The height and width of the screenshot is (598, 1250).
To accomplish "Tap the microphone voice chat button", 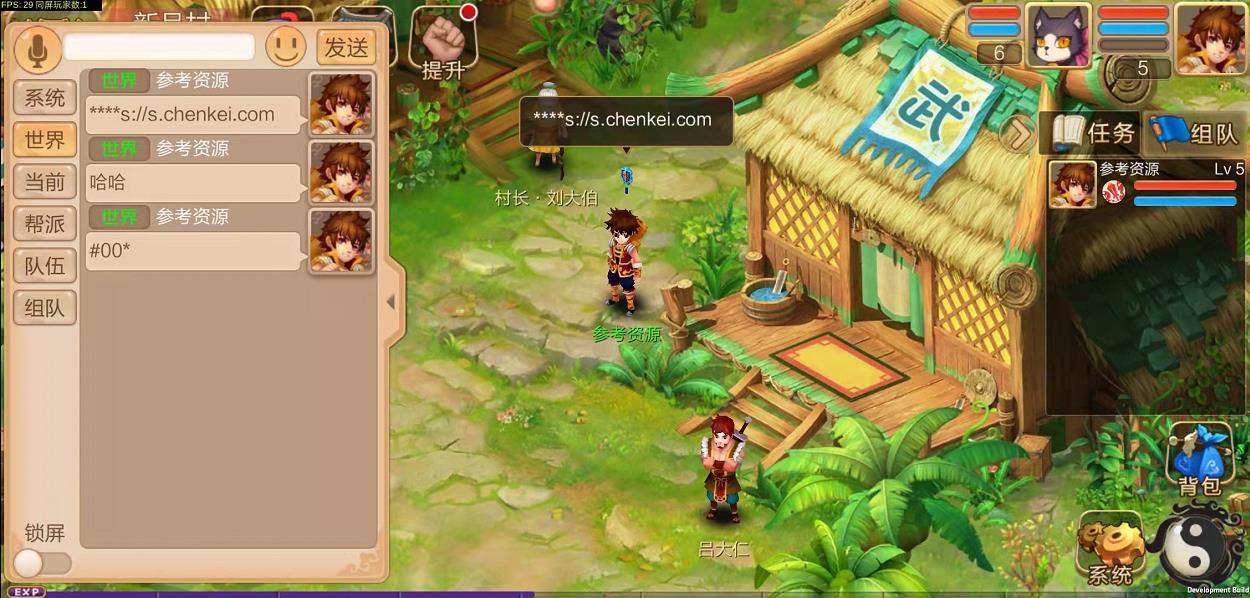I will (37, 48).
